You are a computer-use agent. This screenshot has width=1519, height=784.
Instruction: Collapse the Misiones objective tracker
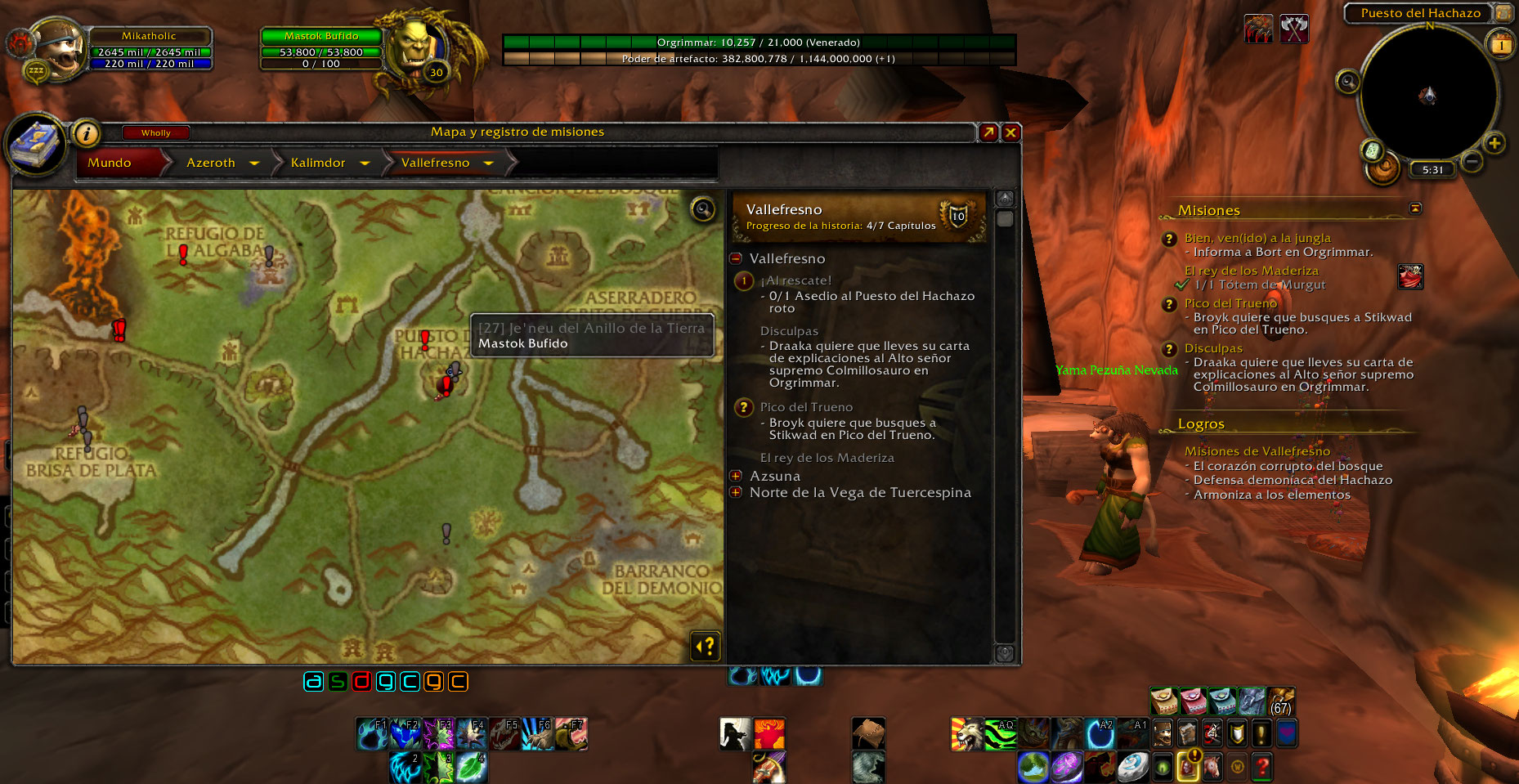1415,208
